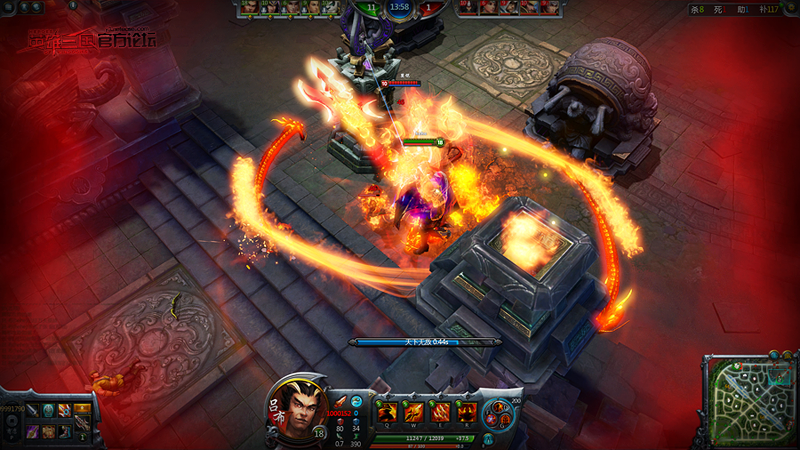Cast the W skill
800x450 pixels.
tap(413, 412)
